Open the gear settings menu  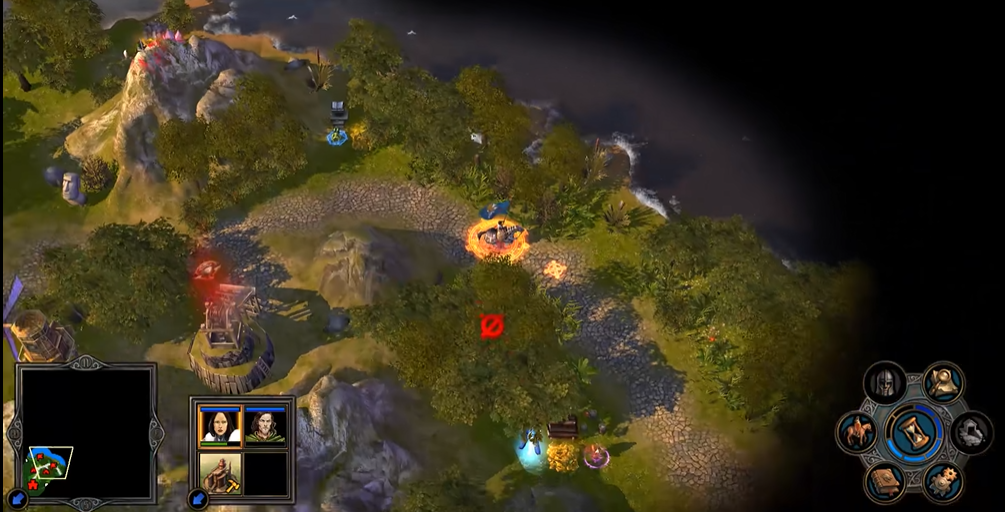pos(942,482)
